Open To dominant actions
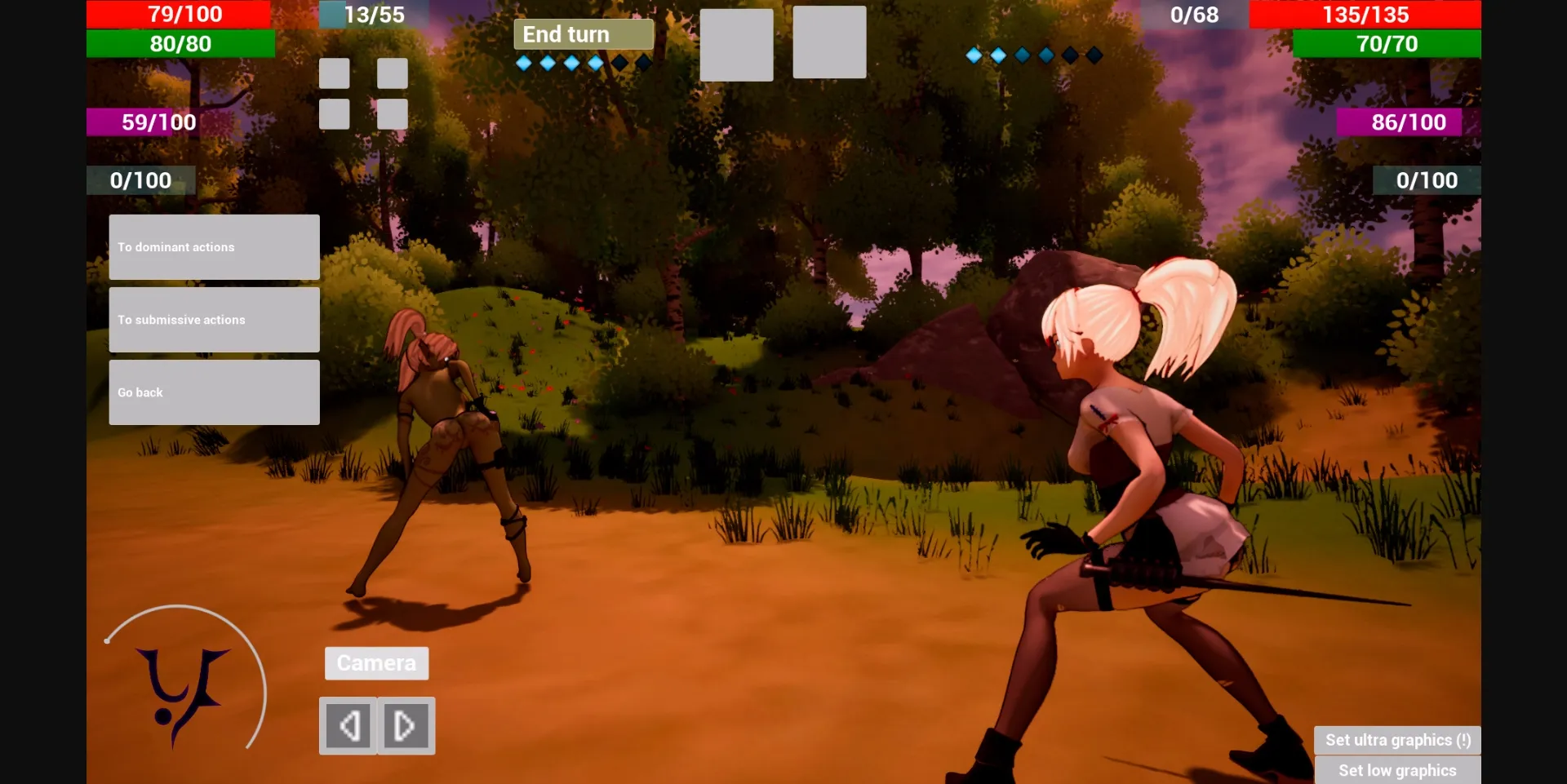The height and width of the screenshot is (784, 1567). coord(213,246)
